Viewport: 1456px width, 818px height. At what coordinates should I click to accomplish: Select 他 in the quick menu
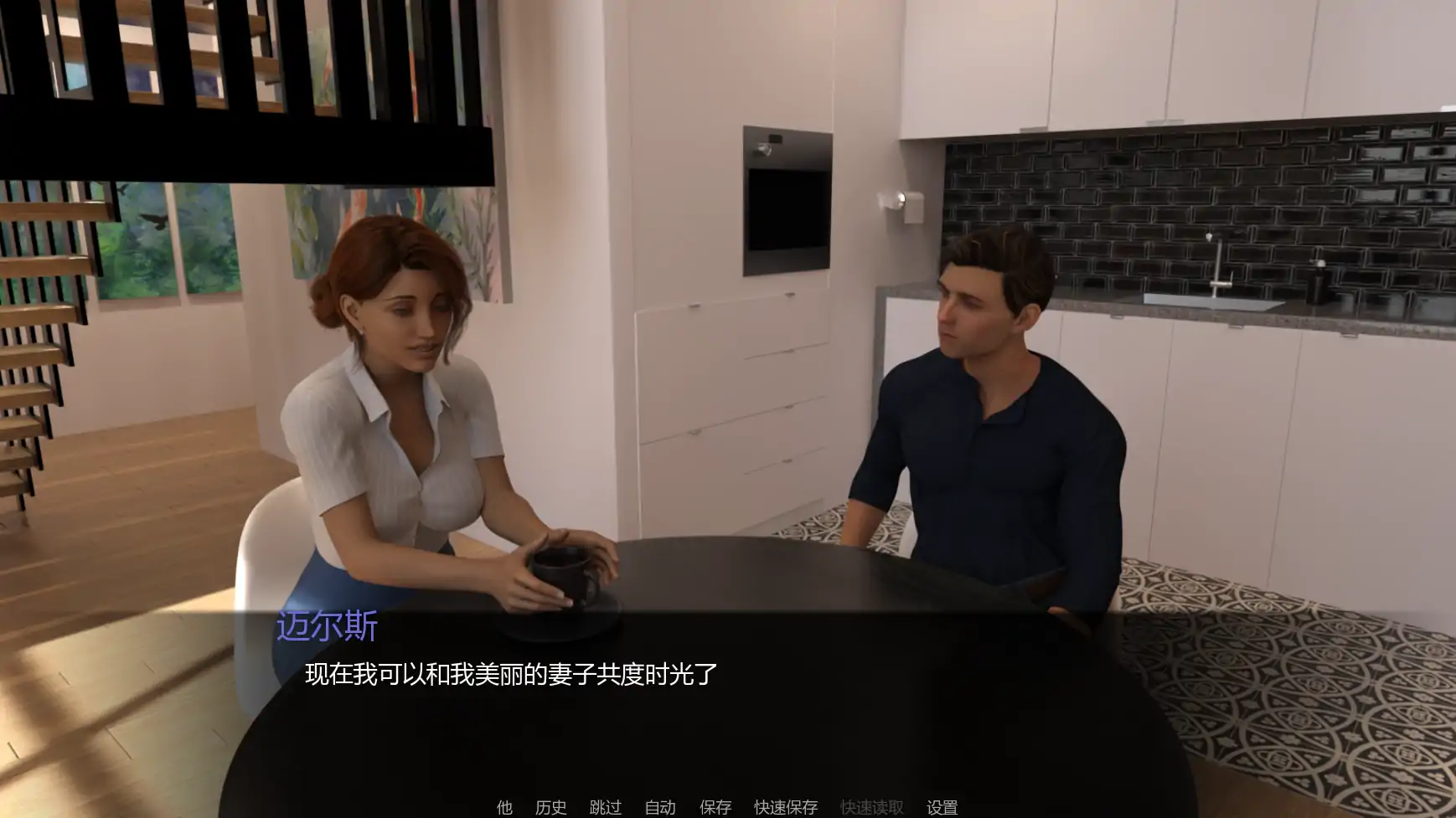[503, 808]
